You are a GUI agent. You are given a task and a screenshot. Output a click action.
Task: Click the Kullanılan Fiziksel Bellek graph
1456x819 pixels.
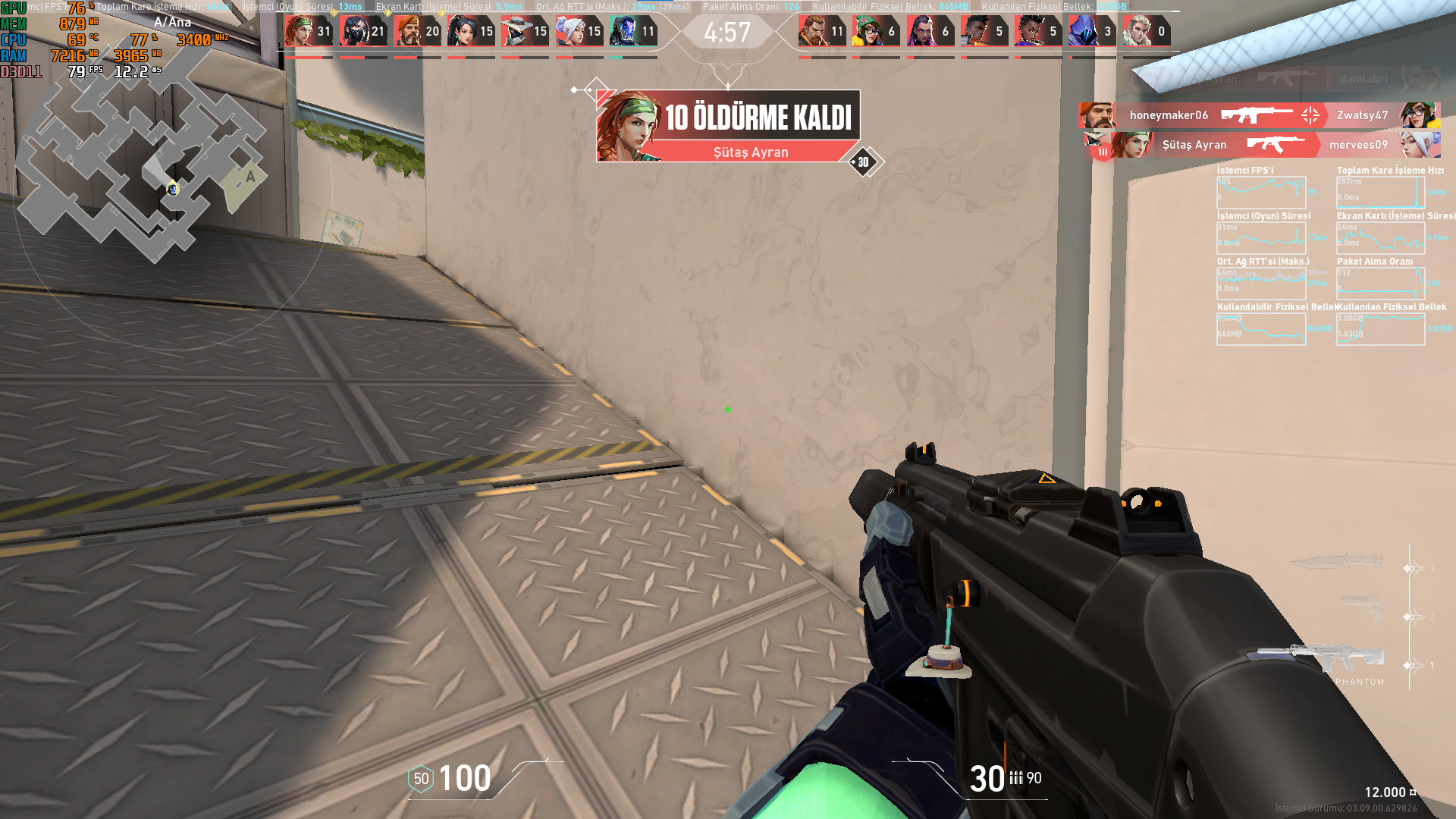(x=1380, y=329)
